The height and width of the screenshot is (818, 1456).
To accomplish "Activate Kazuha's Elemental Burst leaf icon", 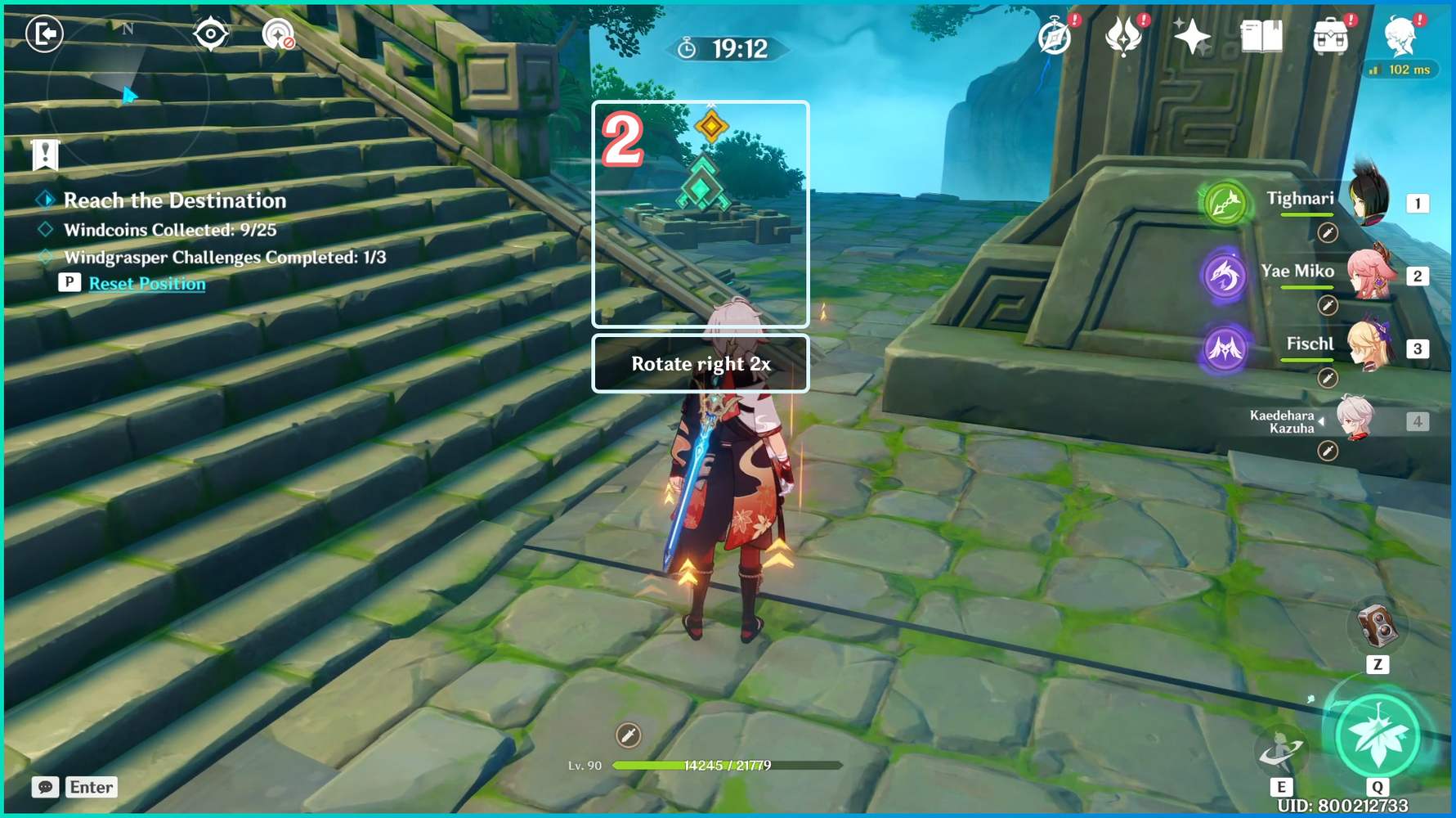I will 1378,735.
